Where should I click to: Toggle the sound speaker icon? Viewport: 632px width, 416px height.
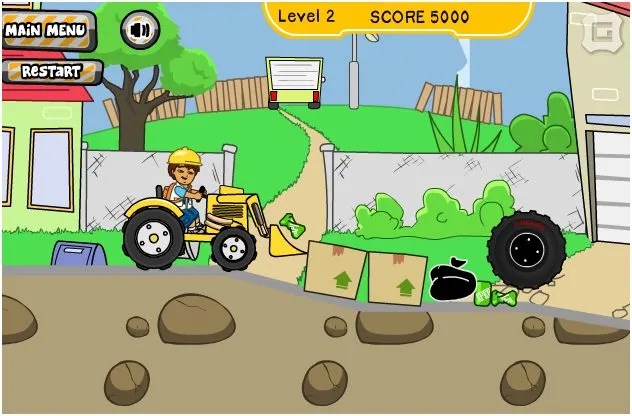click(x=139, y=30)
